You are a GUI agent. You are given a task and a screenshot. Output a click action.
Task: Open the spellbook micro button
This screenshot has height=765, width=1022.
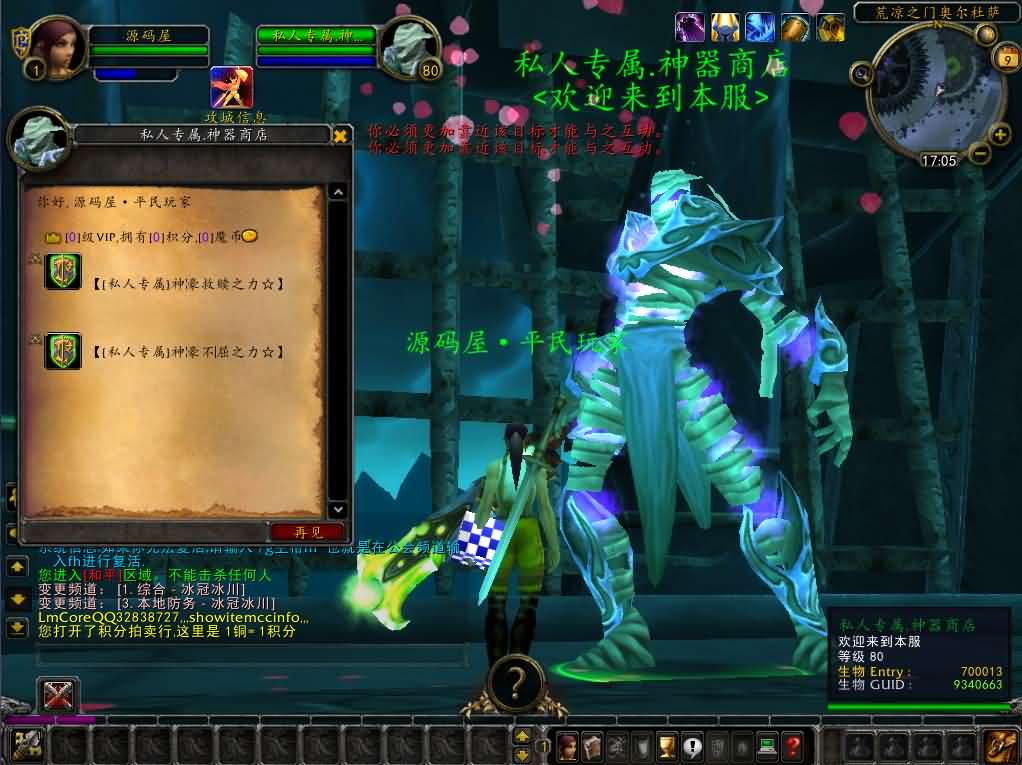point(592,746)
